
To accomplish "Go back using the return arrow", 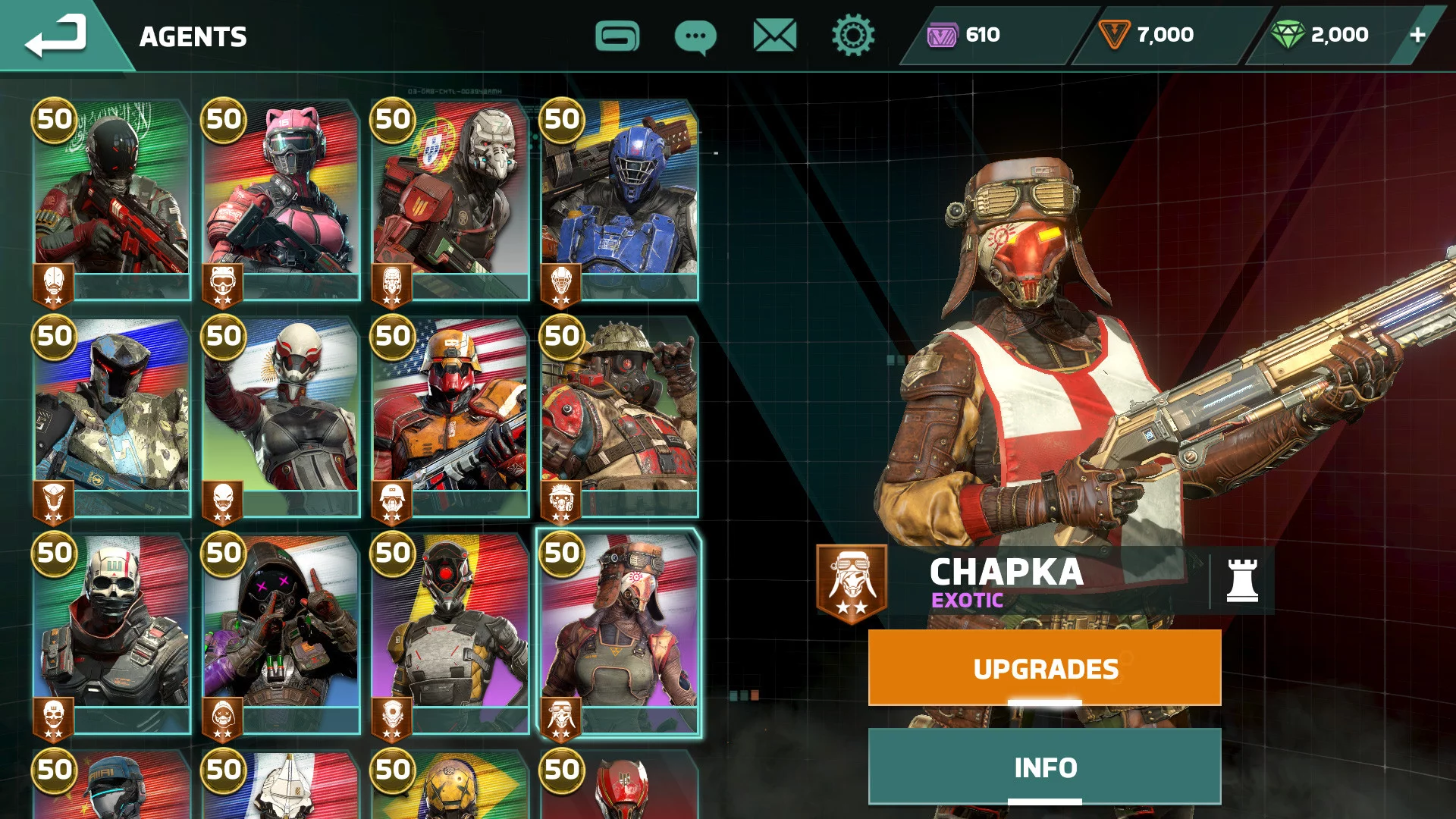I will (56, 36).
